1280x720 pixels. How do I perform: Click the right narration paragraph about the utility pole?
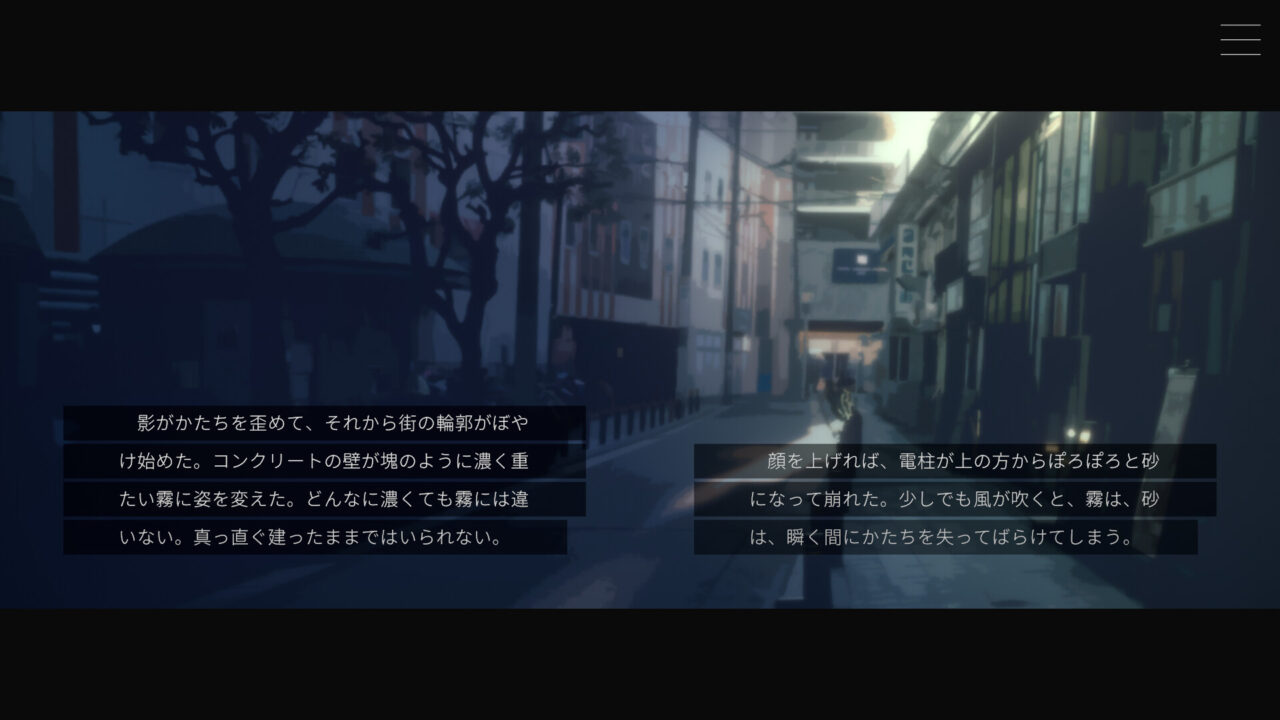click(x=955, y=500)
